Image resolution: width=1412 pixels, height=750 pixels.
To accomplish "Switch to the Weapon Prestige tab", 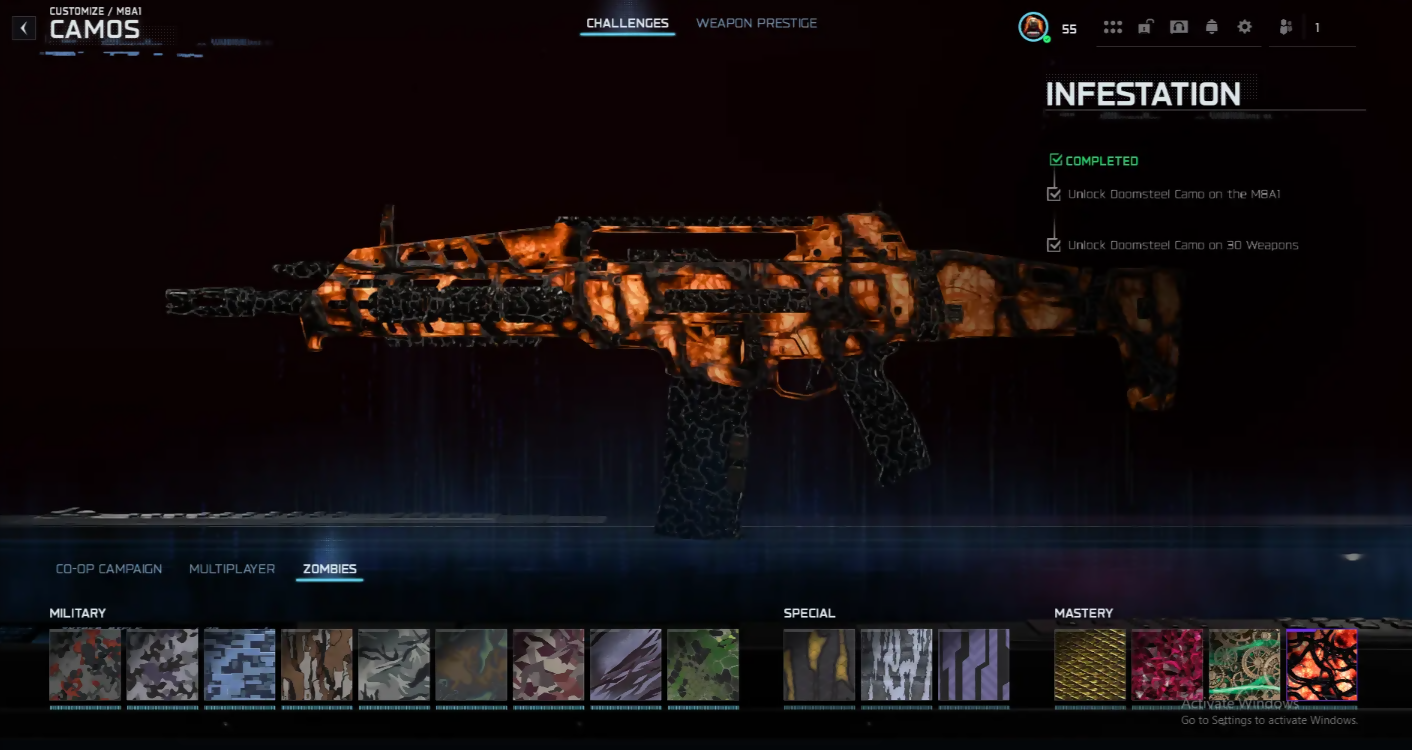I will coord(756,23).
